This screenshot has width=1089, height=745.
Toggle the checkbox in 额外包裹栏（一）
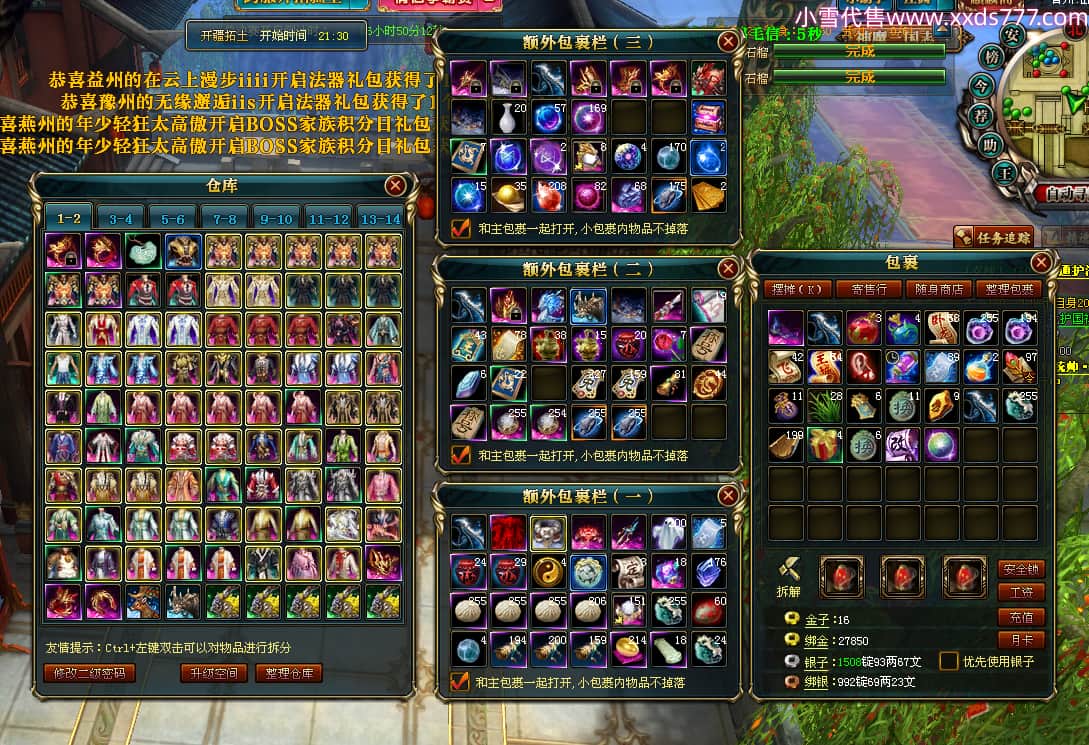pyautogui.click(x=461, y=682)
